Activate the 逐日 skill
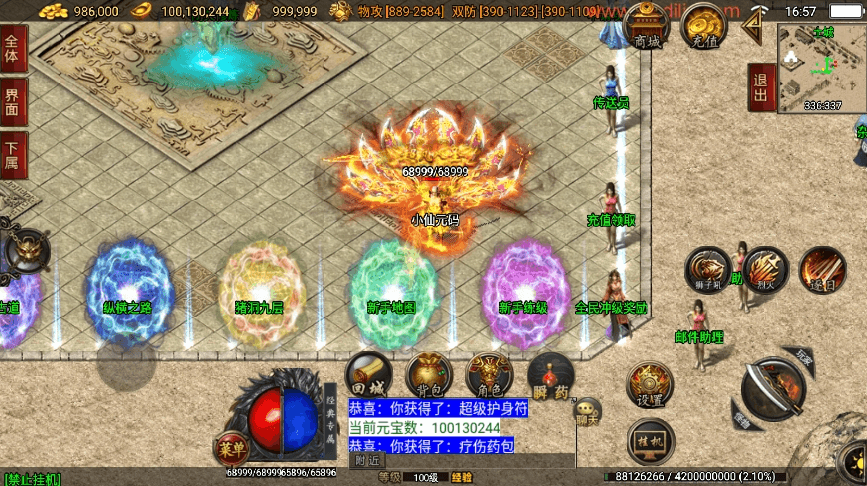The width and height of the screenshot is (867, 486). tap(822, 270)
